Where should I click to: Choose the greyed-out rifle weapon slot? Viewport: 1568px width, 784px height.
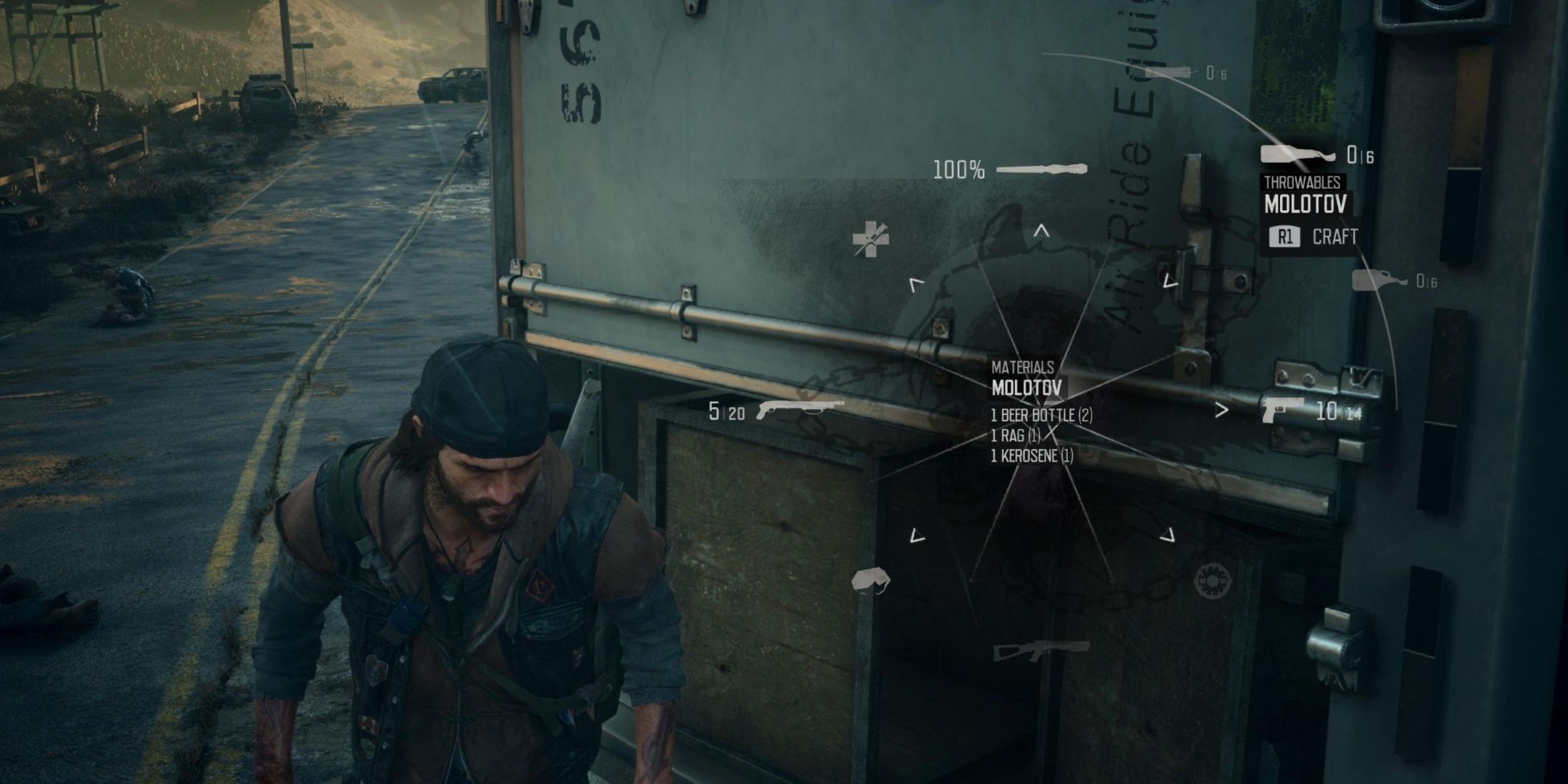coord(1041,649)
